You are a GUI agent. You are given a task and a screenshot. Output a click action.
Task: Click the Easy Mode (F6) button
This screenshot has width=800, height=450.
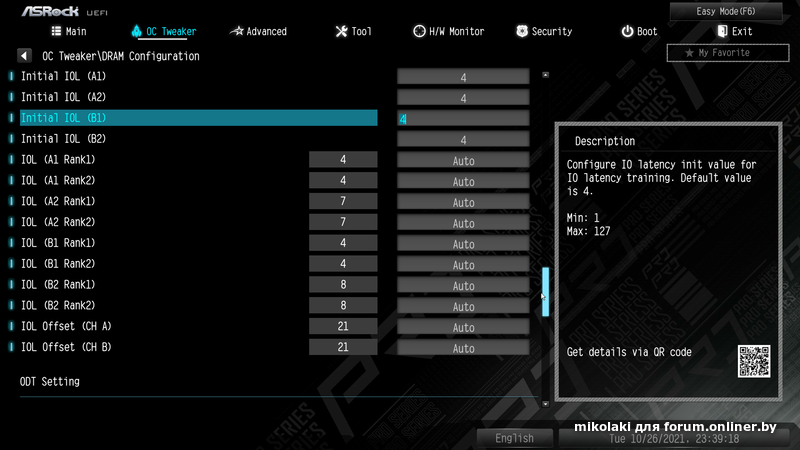click(x=739, y=11)
